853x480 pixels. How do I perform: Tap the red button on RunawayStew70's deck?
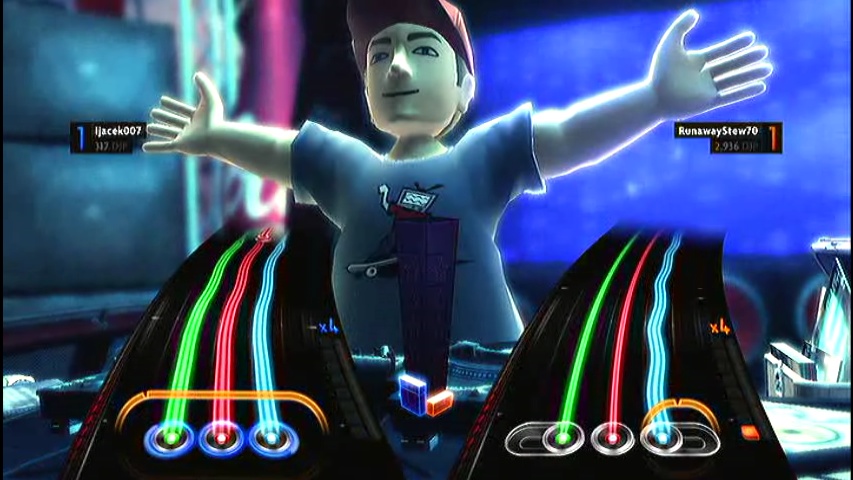(611, 437)
